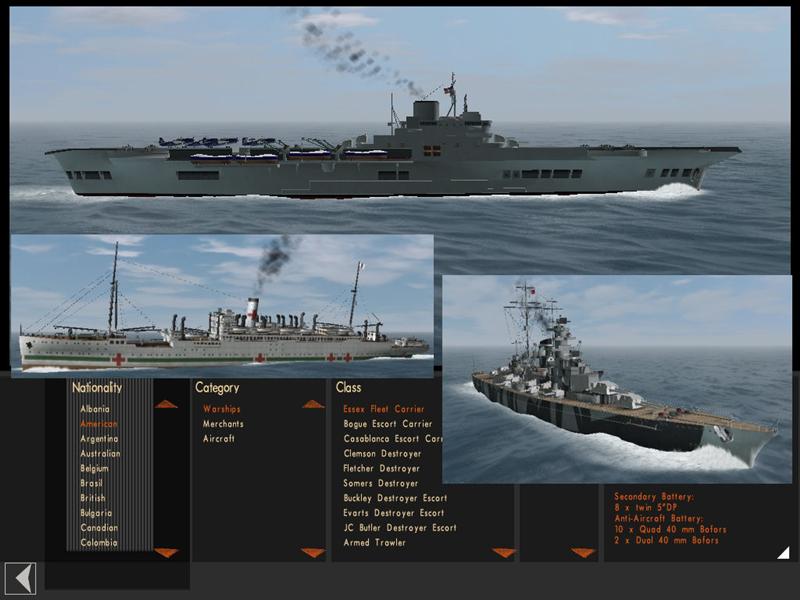Choose American nationality
800x600 pixels.
pyautogui.click(x=99, y=424)
